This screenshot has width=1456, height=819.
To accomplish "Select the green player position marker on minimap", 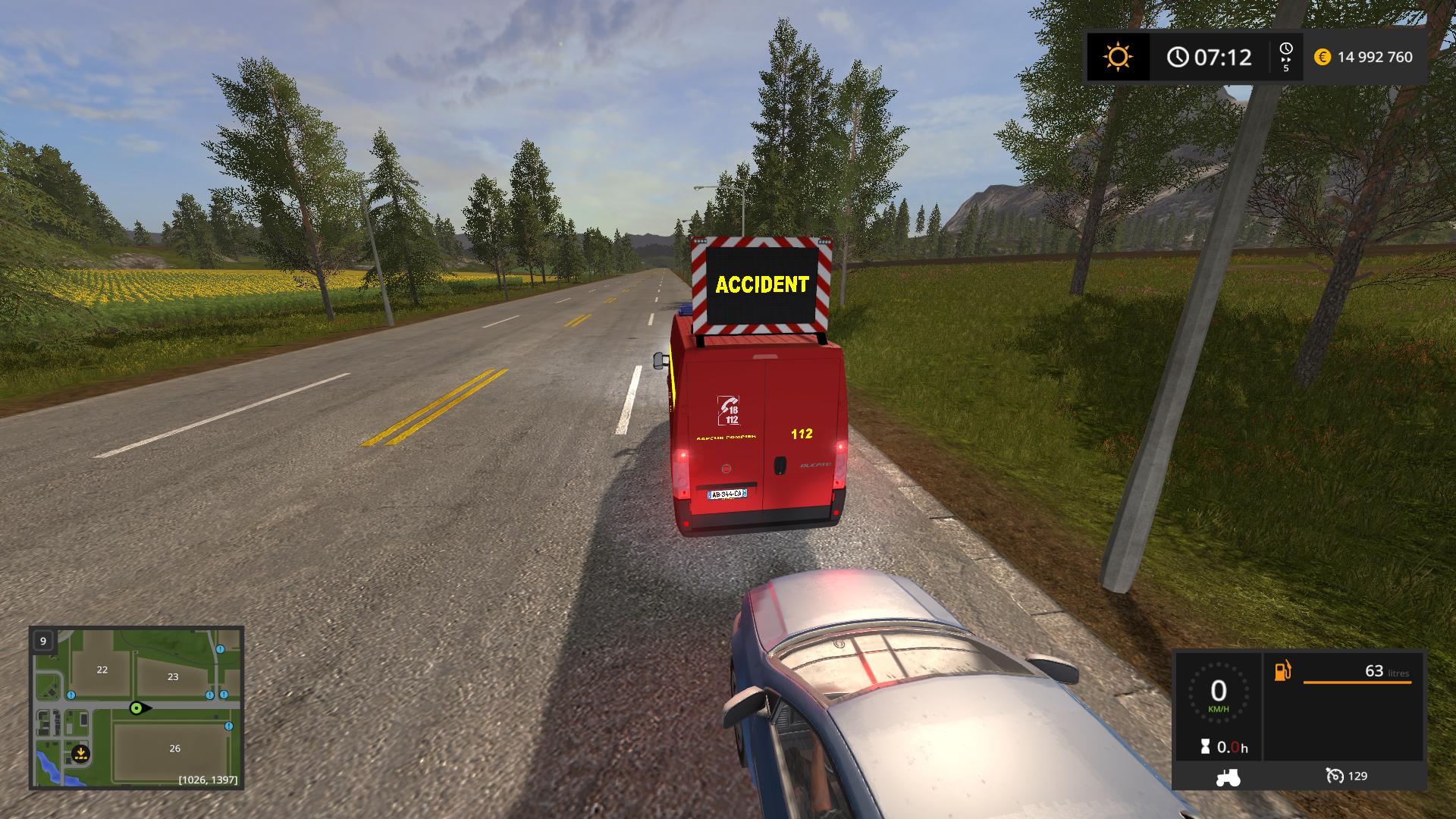I will click(137, 708).
